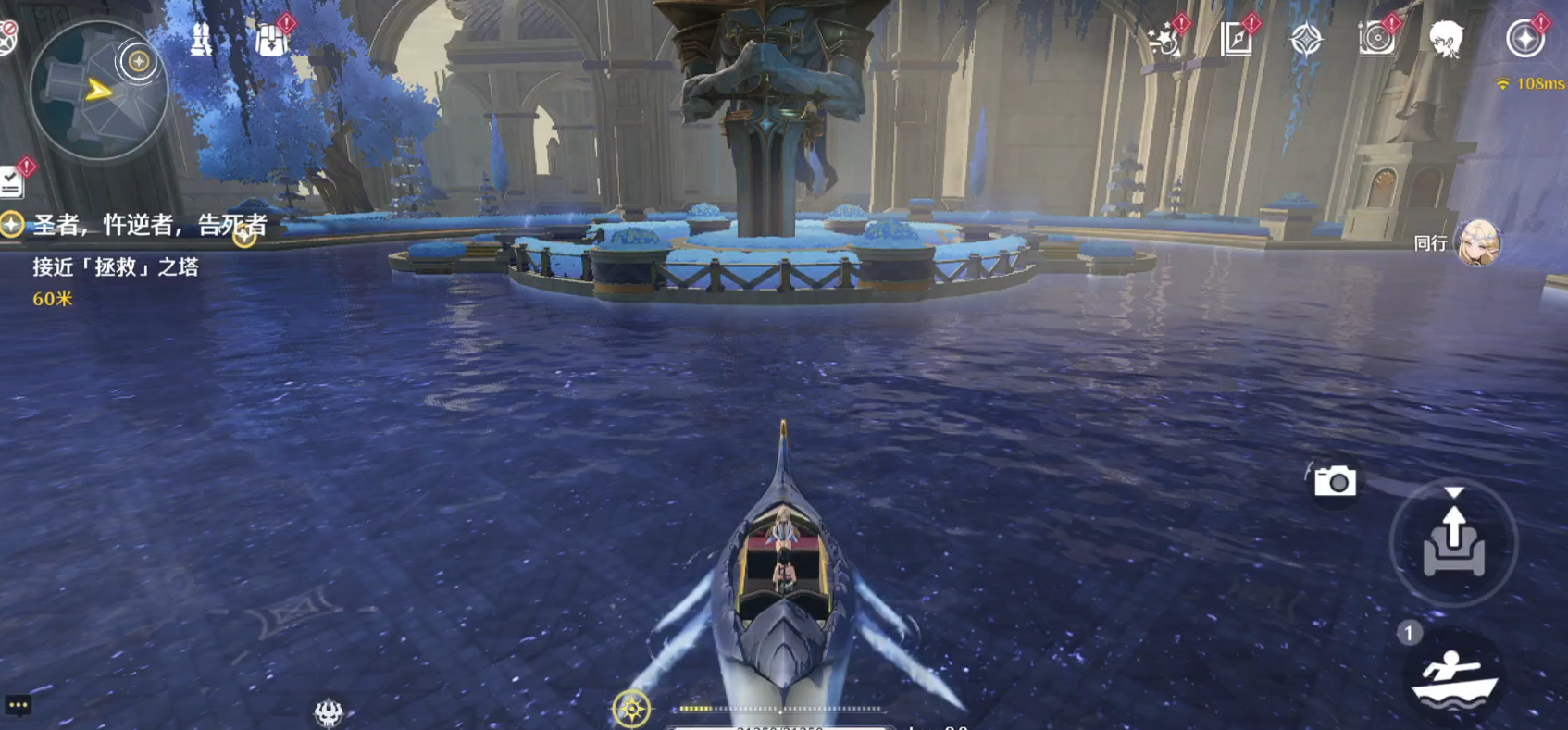Select the tracked quest 圣者，忤逆者，告死者
The image size is (1568, 730).
coord(148,225)
